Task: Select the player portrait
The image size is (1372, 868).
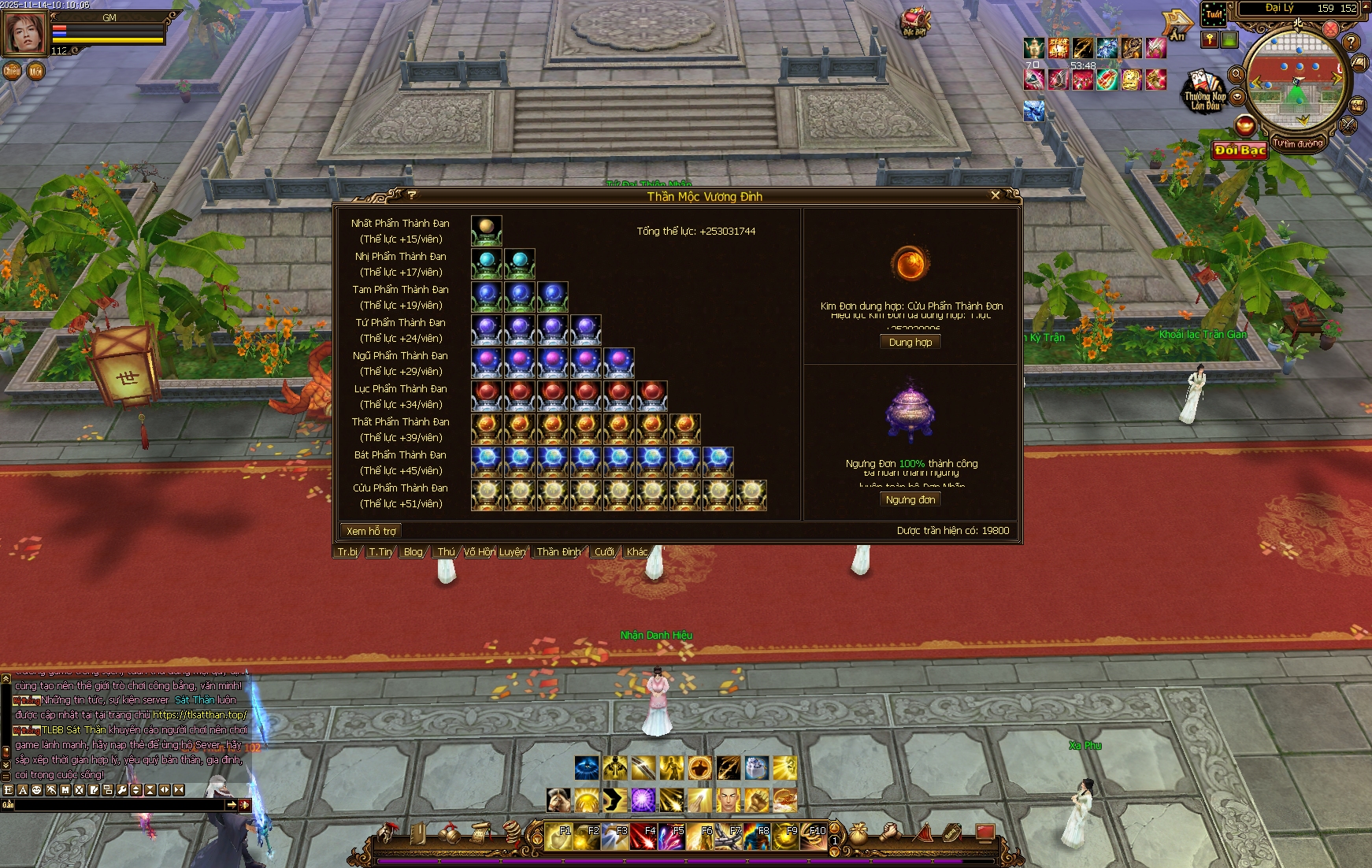Action: click(x=25, y=33)
